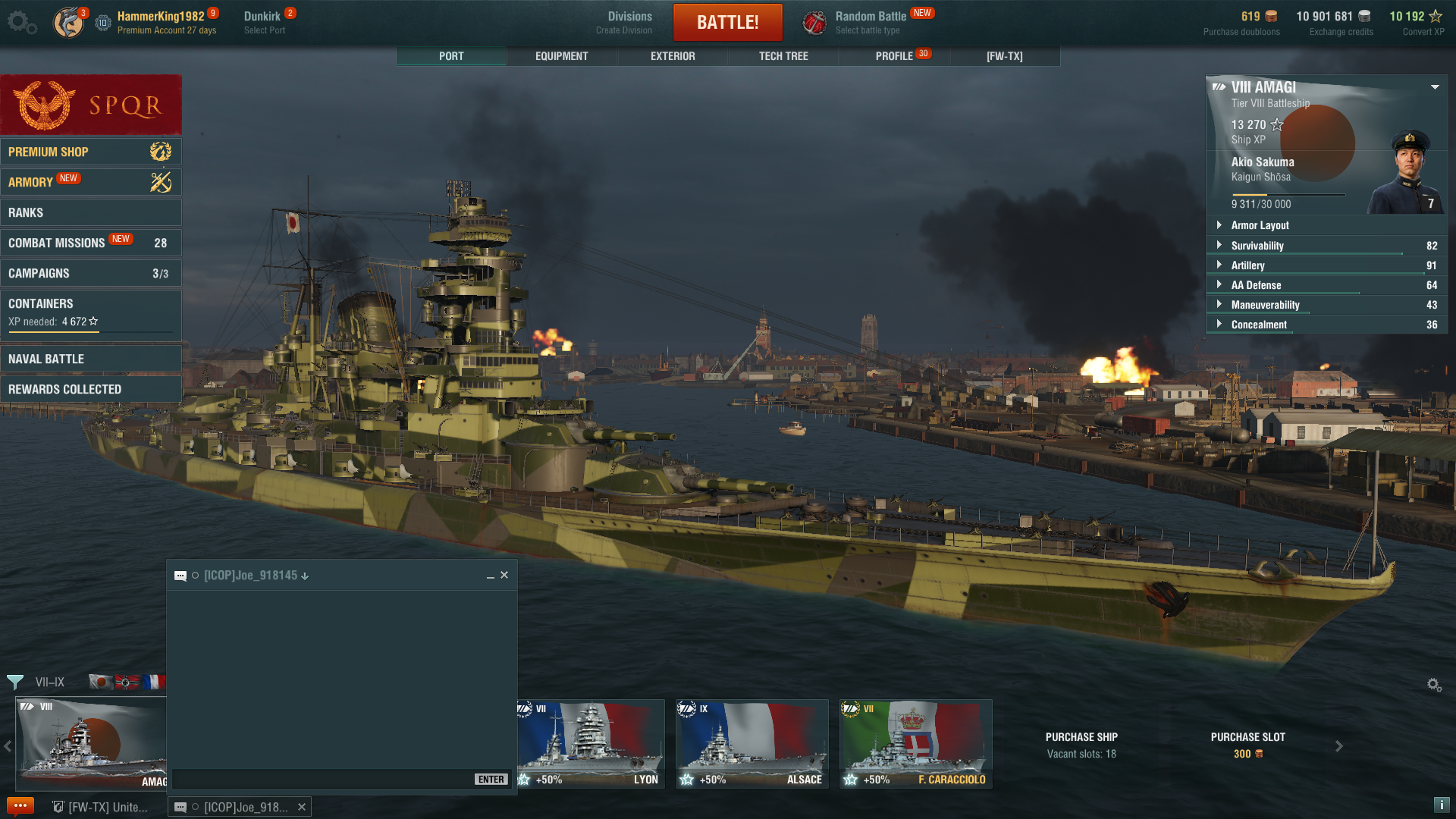This screenshot has width=1456, height=819.
Task: Choose the F. Caracciolo ship card
Action: [915, 743]
